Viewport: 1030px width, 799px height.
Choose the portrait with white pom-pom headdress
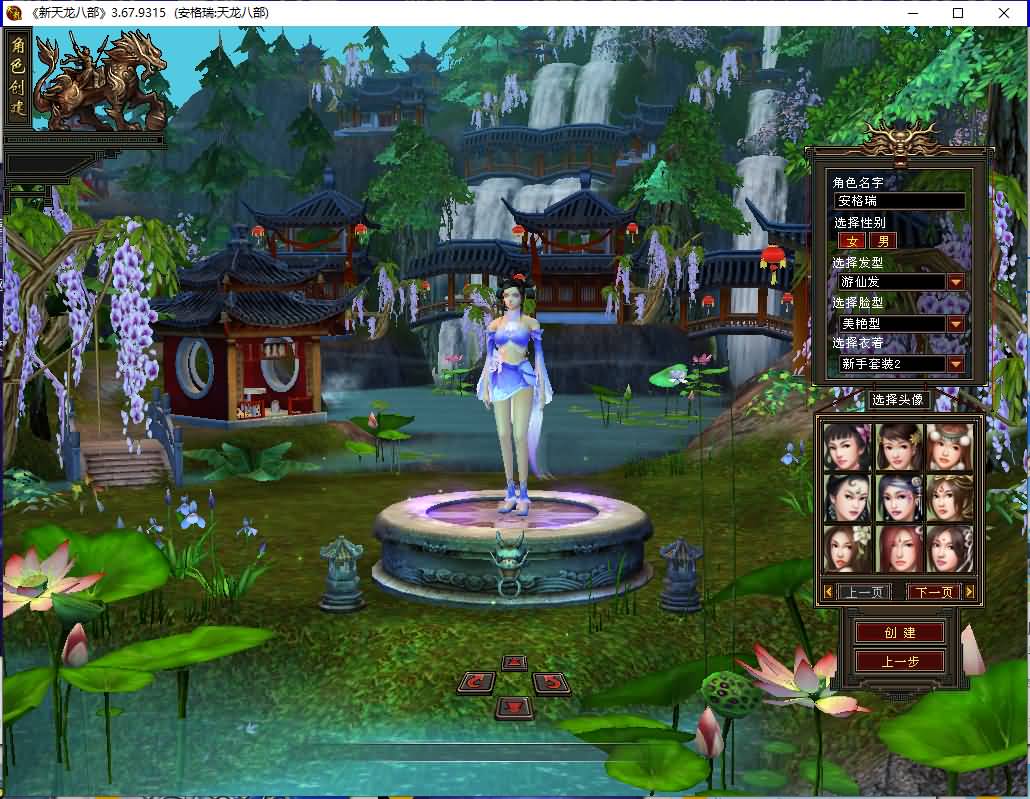[x=949, y=446]
